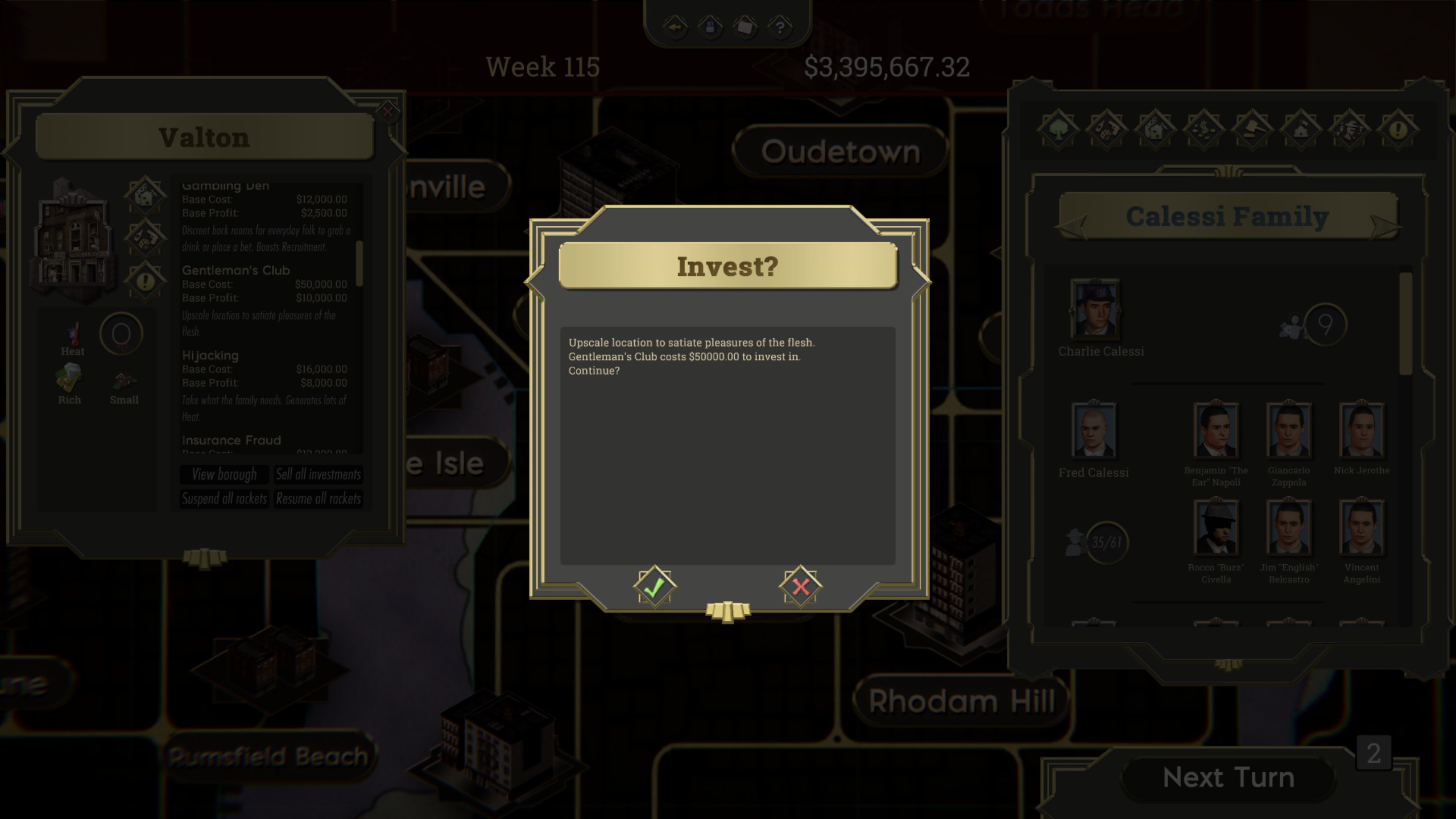Click the gavel justice icon in family panel

(x=1251, y=129)
